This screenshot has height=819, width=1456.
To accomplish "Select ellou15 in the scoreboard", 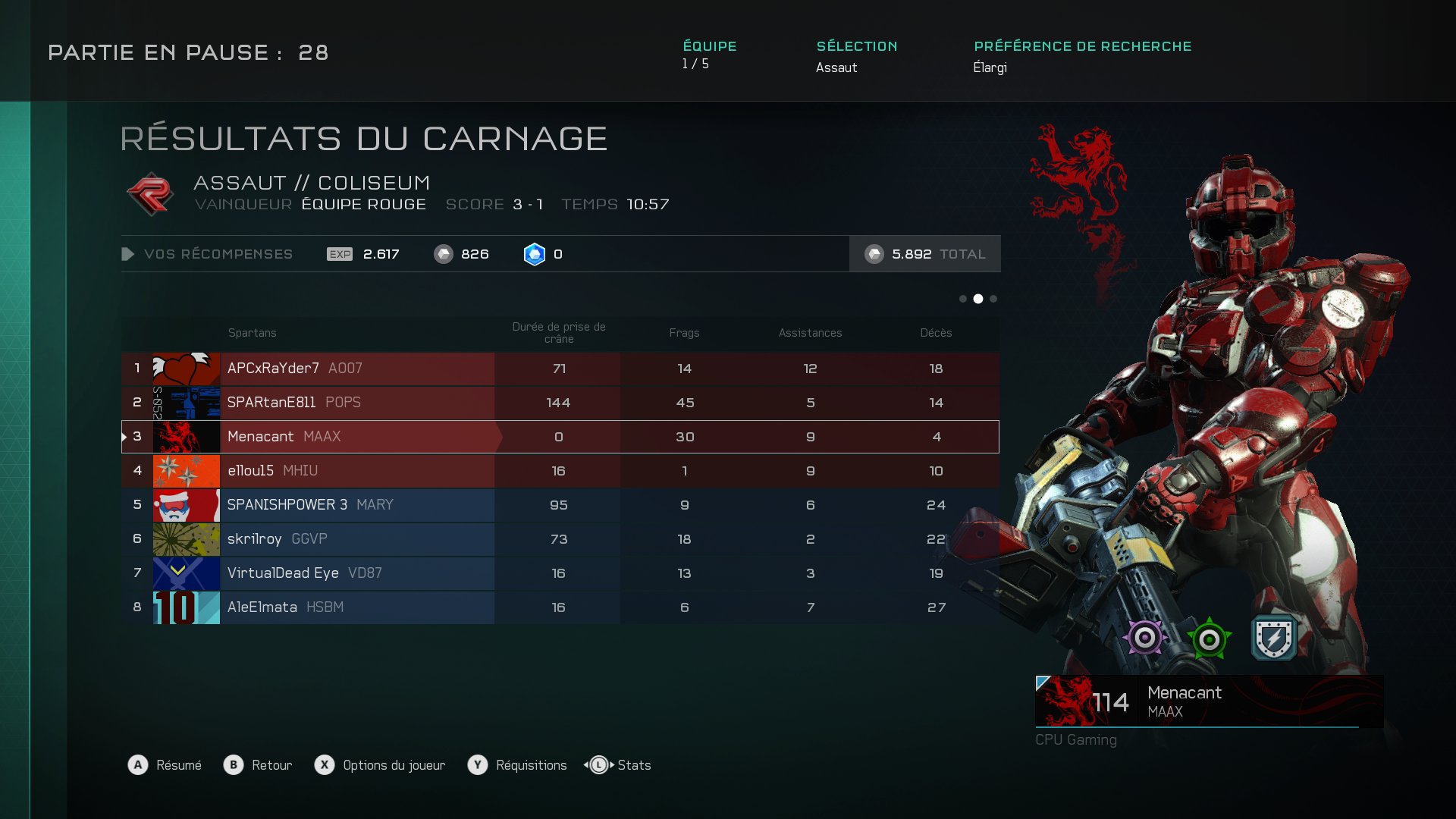I will (x=560, y=471).
